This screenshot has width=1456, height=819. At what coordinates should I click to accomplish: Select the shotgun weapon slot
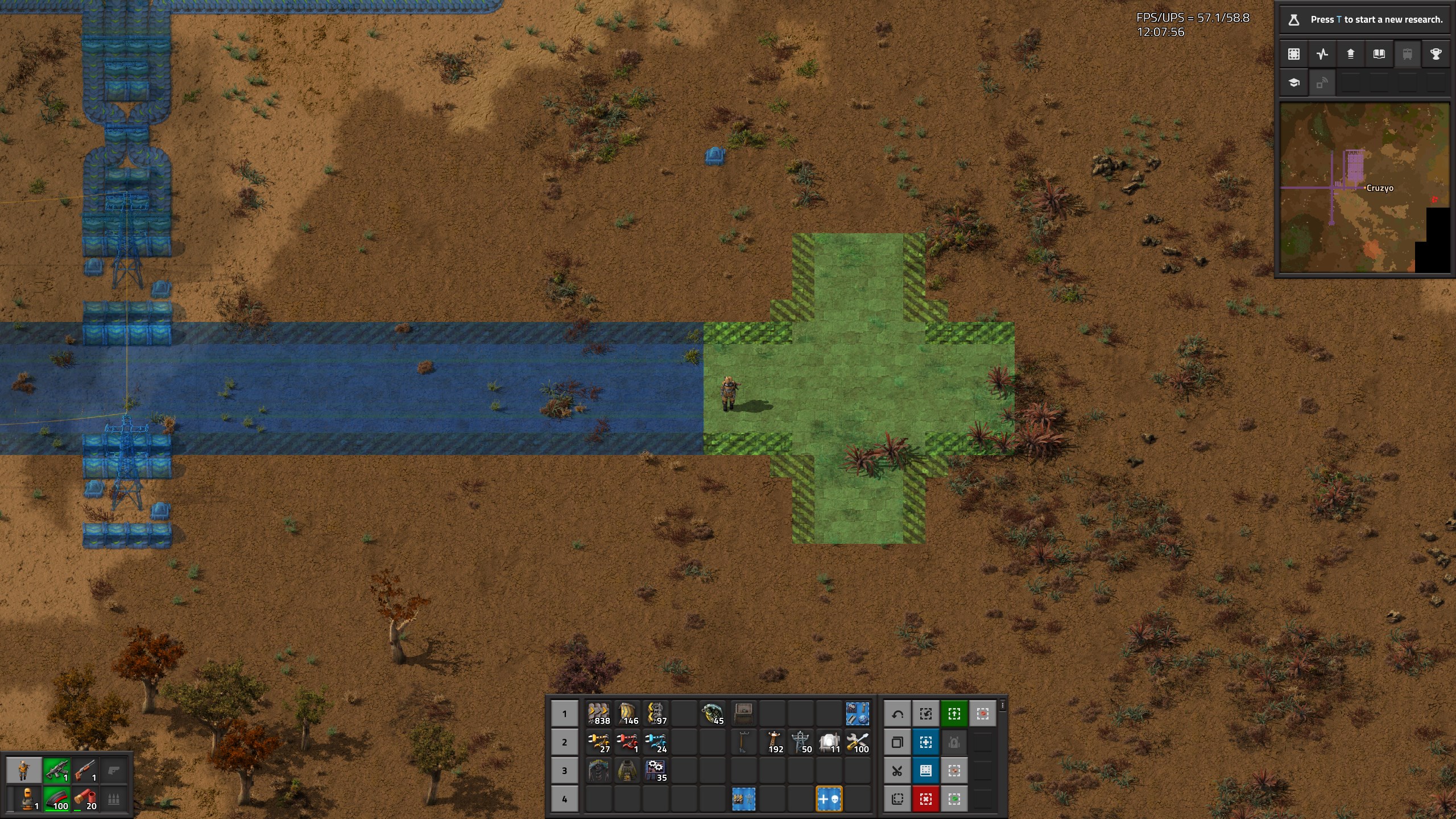pyautogui.click(x=85, y=771)
